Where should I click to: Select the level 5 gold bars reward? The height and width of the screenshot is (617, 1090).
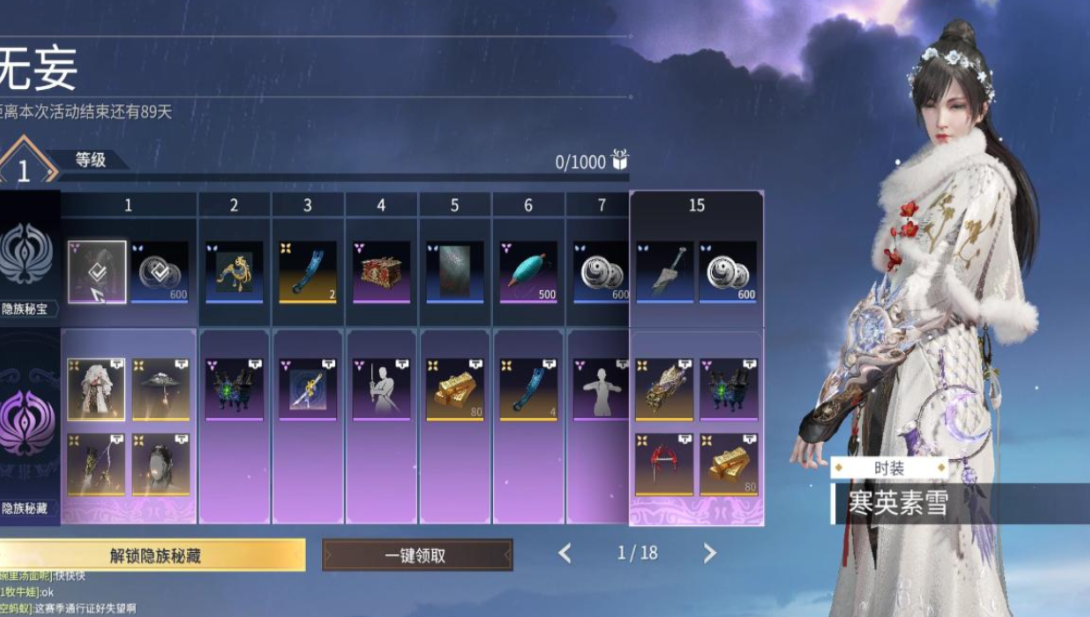[455, 390]
